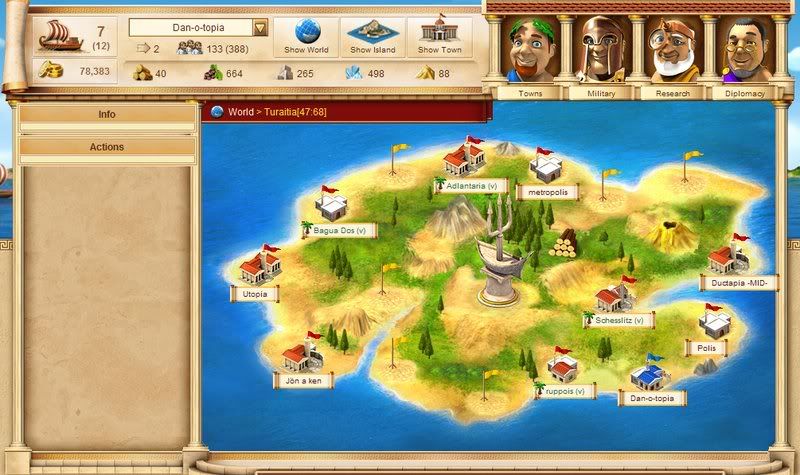Follow the World breadcrumb link
The image size is (800, 475).
240,113
